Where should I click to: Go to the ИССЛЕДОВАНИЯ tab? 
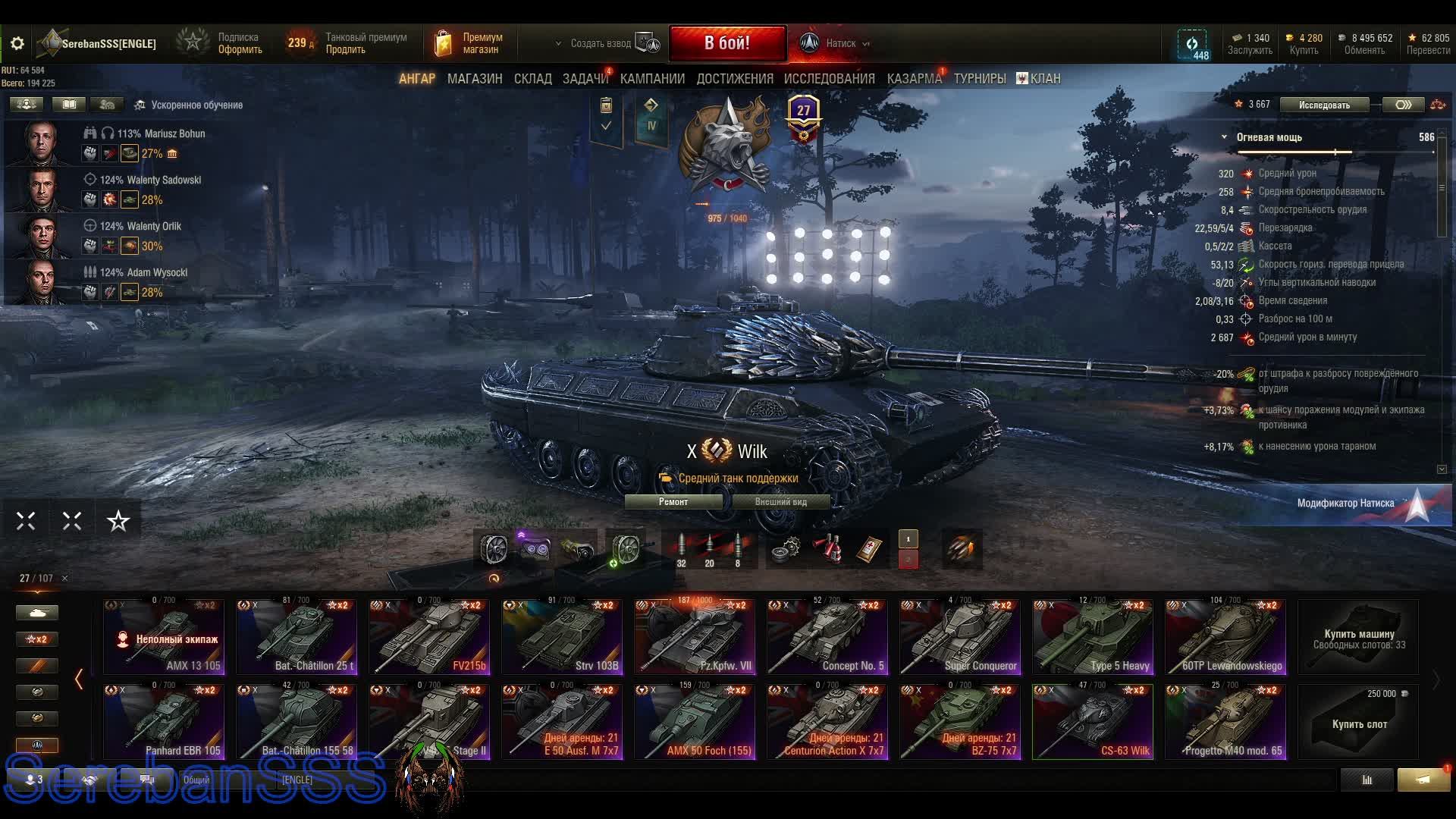(829, 79)
